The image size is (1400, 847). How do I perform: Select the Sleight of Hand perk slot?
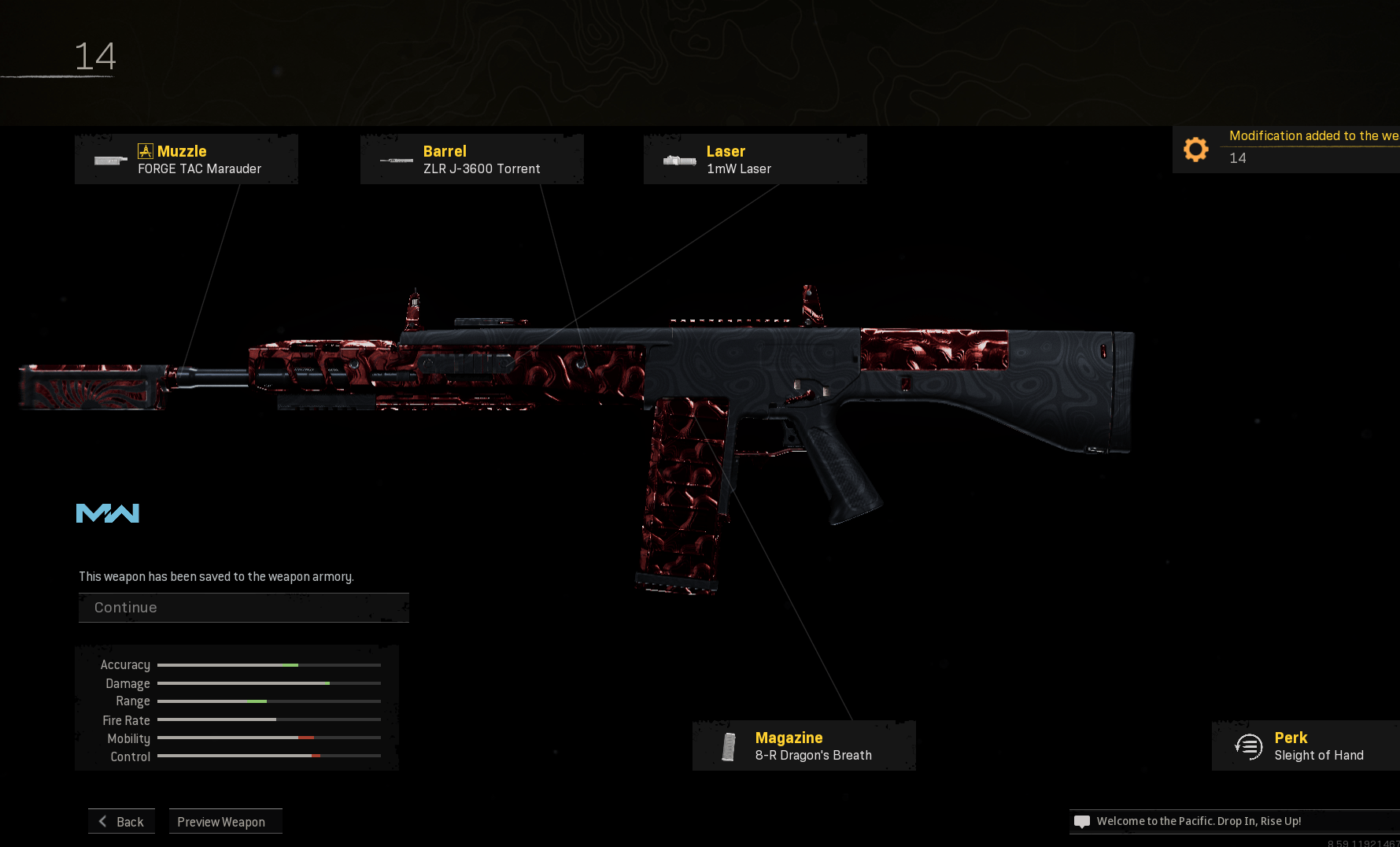coord(1306,745)
